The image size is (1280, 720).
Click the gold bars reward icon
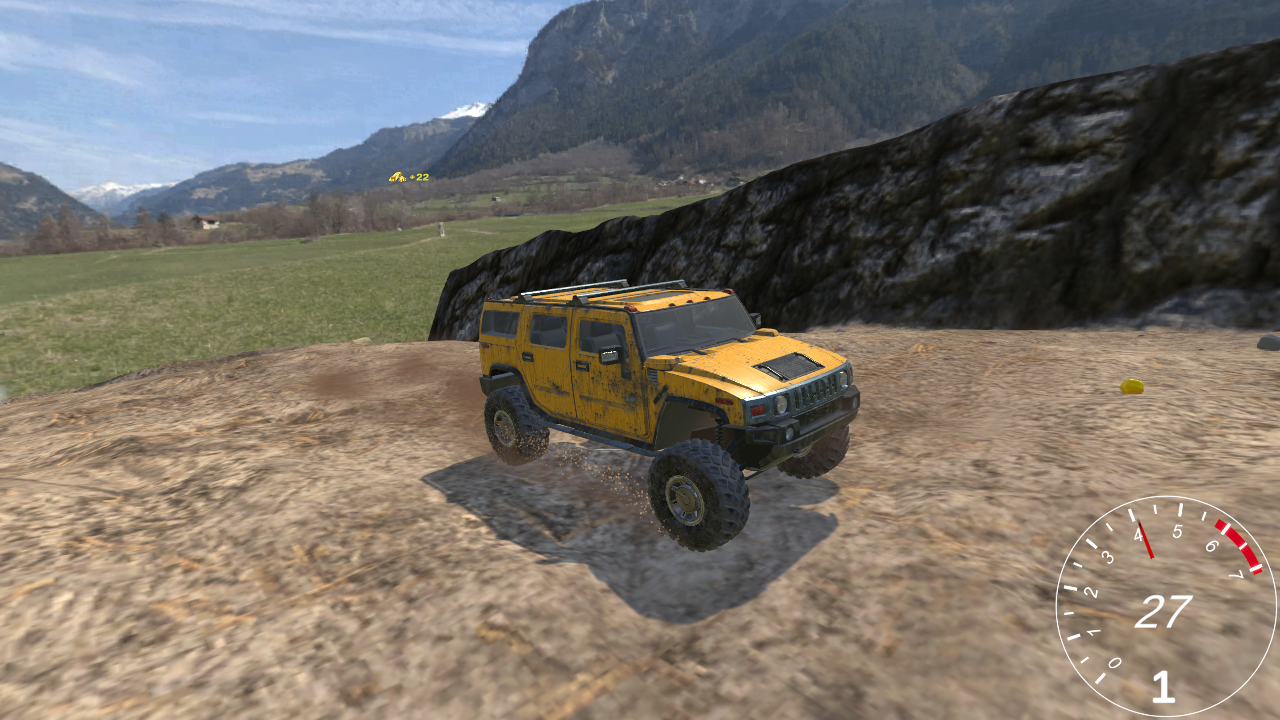click(x=397, y=177)
